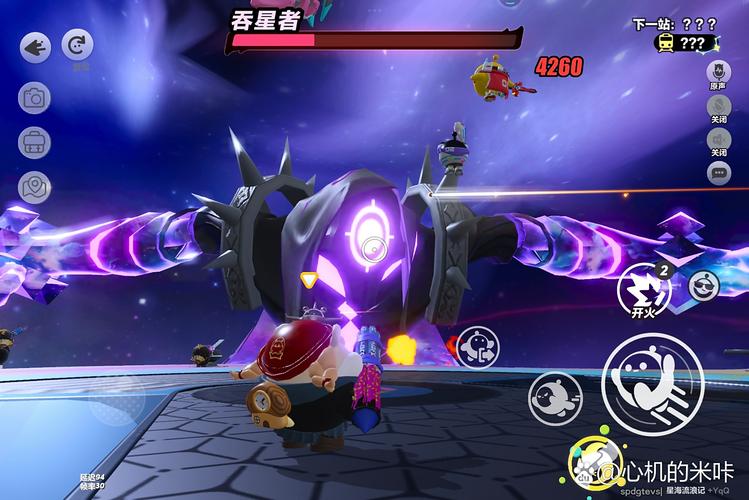Toggle the muted microphone button

(x=718, y=106)
